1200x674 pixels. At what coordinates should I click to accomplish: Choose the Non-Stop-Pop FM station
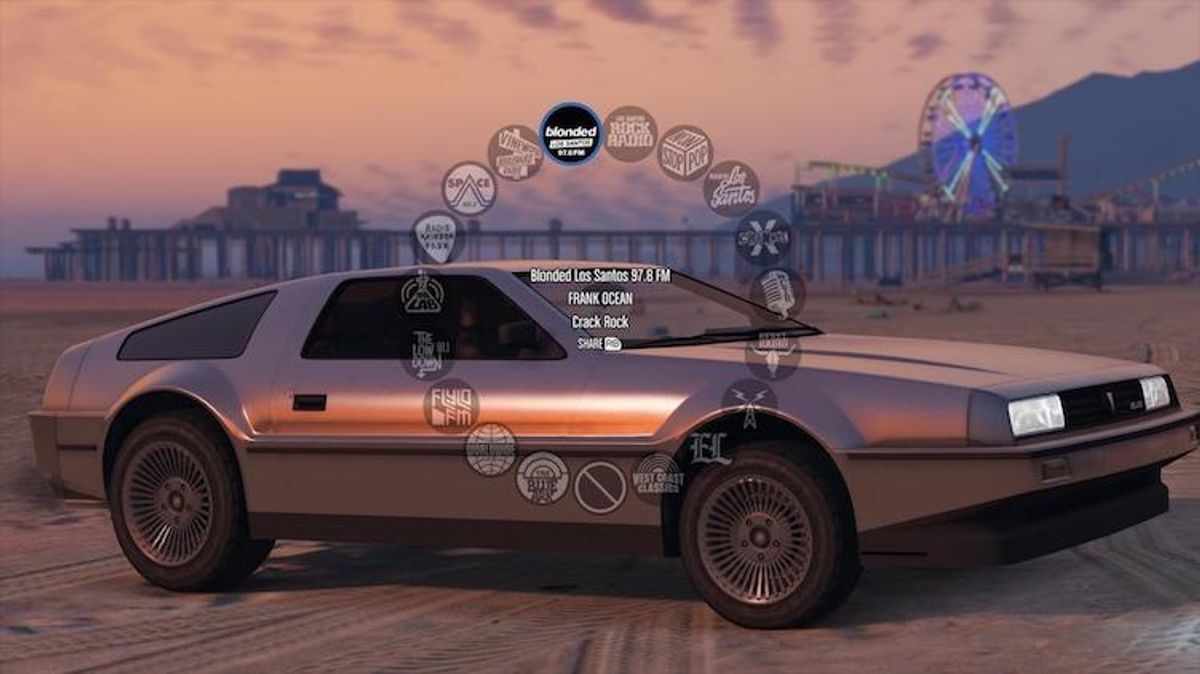[685, 153]
